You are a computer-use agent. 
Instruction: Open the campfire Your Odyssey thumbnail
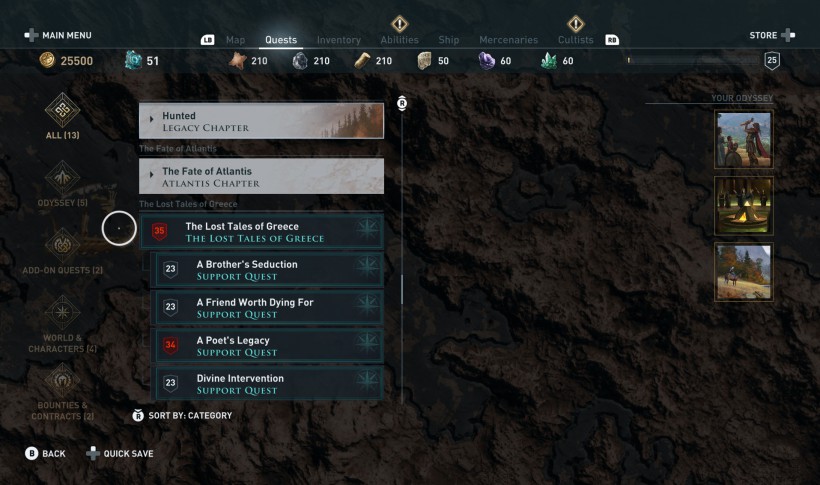coord(743,206)
